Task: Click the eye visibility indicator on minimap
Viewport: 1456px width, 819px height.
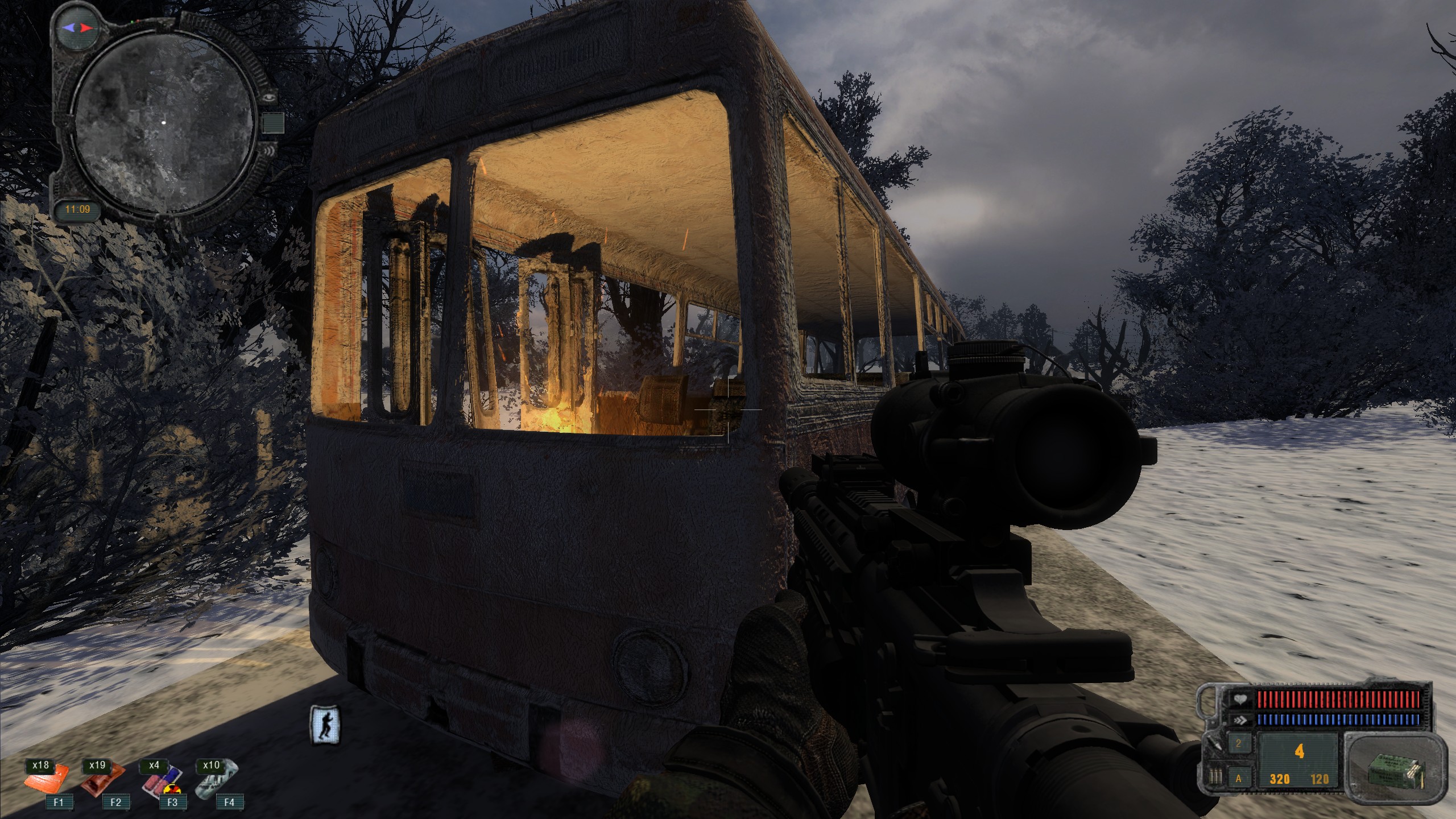Action: tap(270, 97)
